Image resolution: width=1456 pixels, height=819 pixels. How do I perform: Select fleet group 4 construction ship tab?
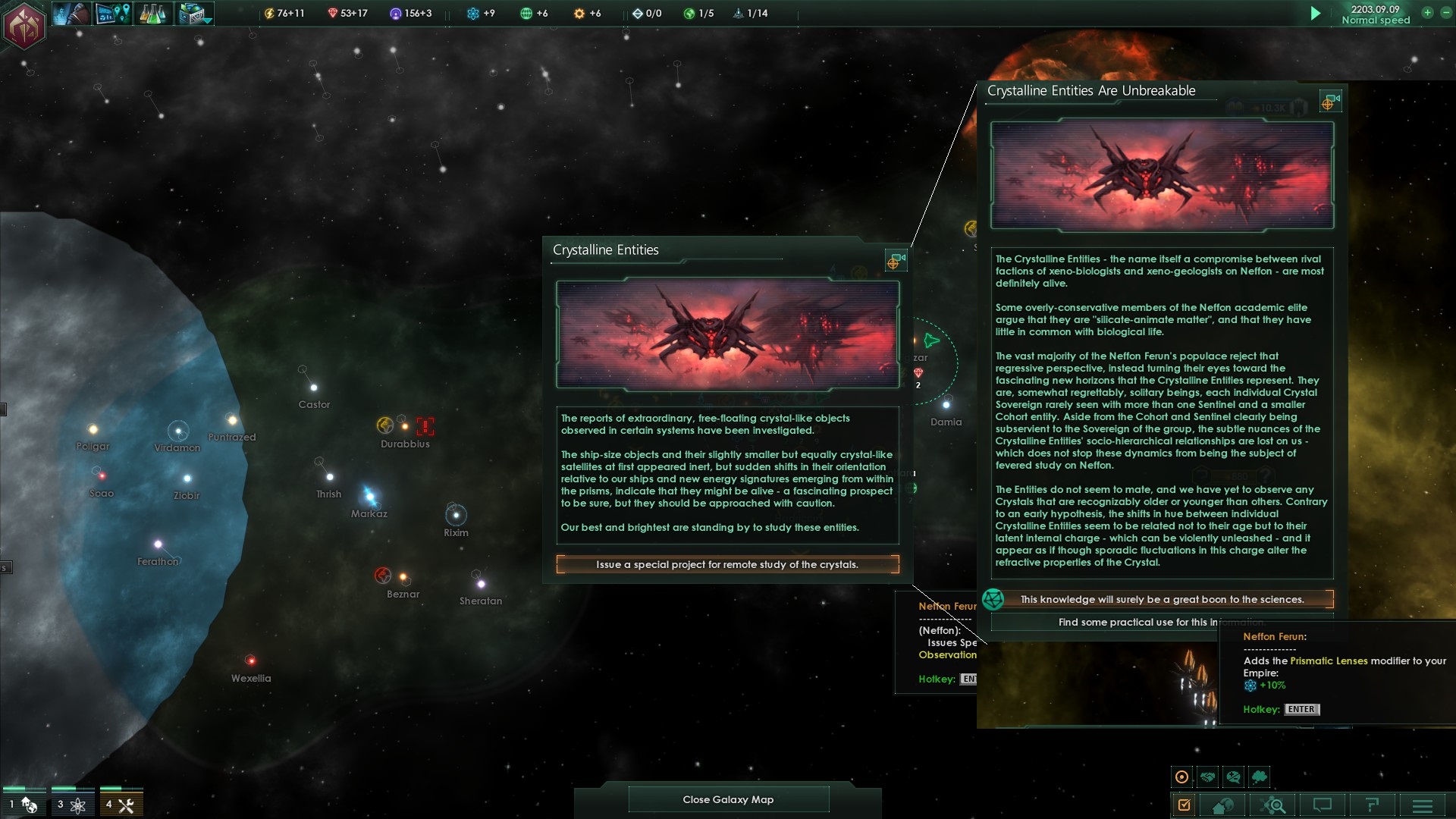pos(121,805)
